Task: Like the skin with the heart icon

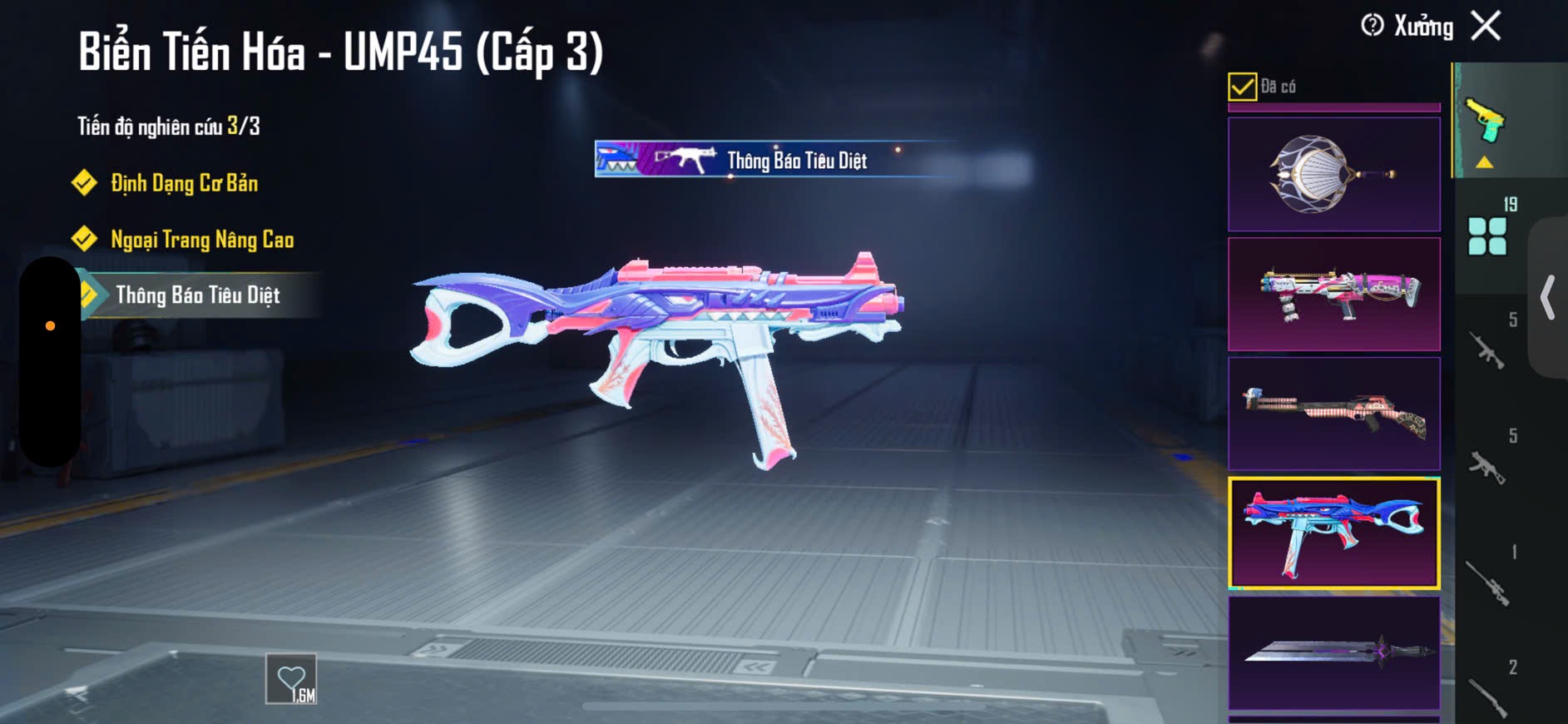Action: tap(291, 679)
